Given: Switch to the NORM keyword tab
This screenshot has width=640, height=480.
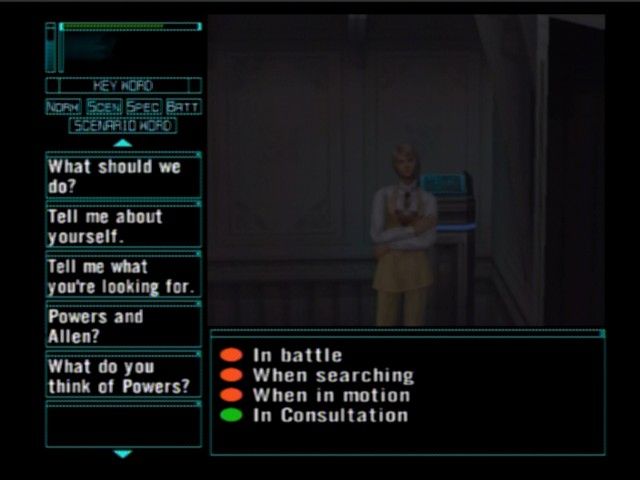Looking at the screenshot, I should [63, 106].
